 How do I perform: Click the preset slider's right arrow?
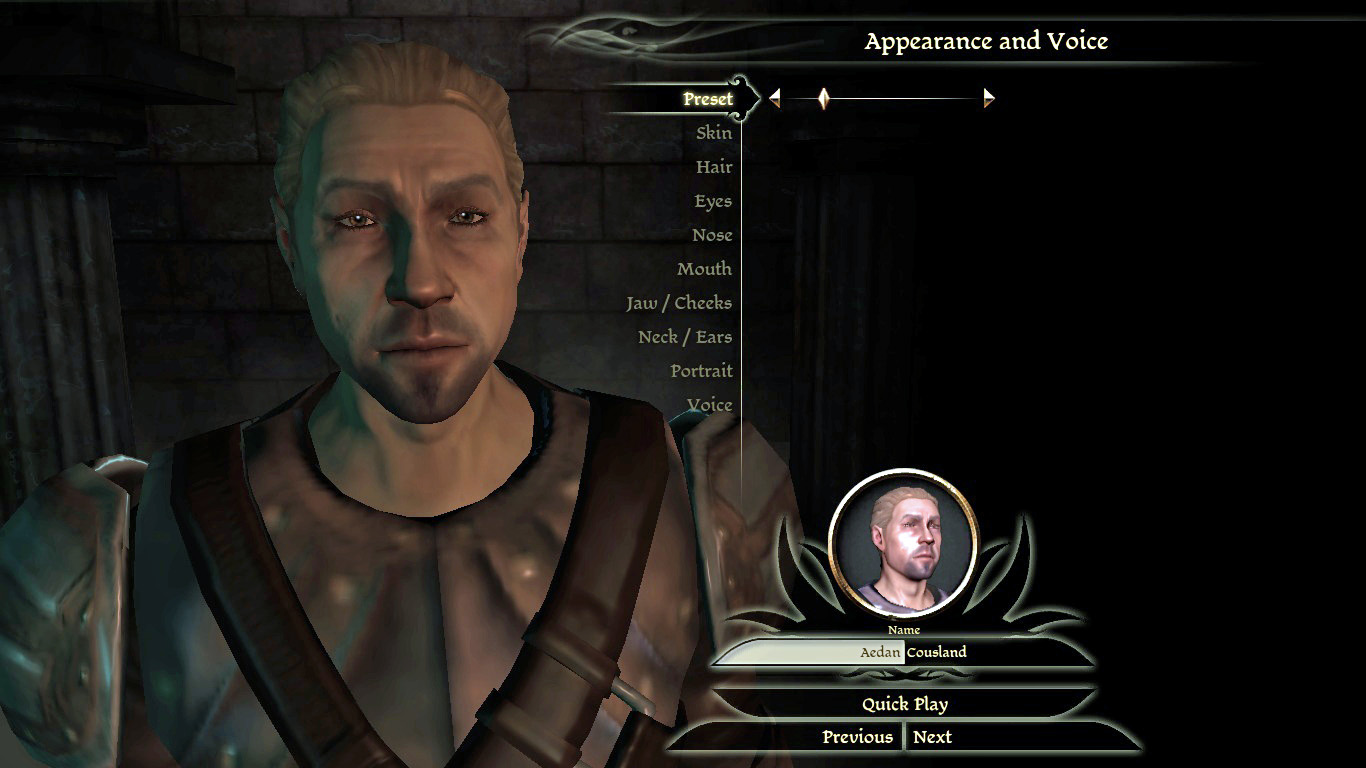click(989, 98)
